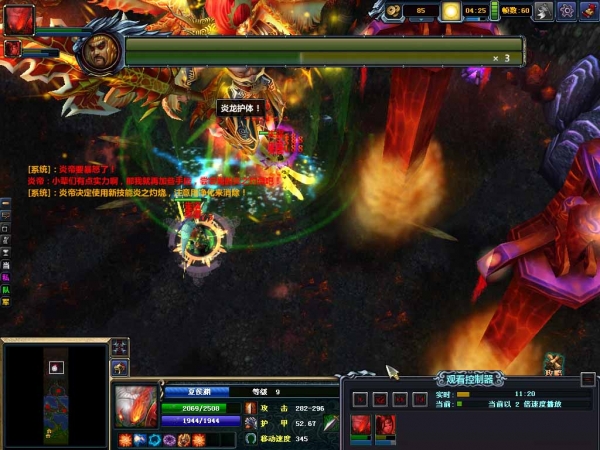Click the sword attack stat icon
The height and width of the screenshot is (450, 600).
(x=250, y=408)
